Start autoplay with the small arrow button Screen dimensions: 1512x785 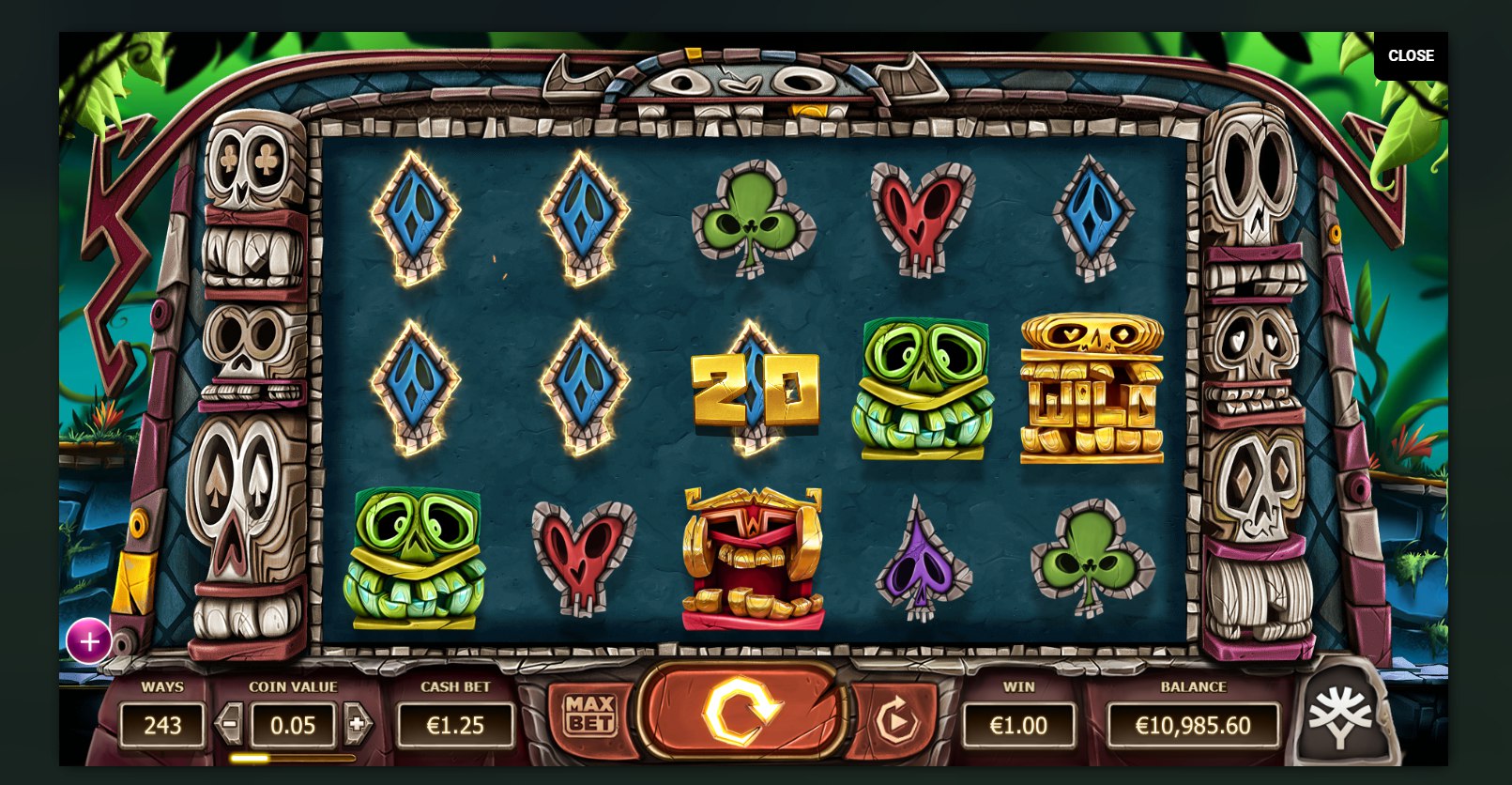[x=895, y=721]
